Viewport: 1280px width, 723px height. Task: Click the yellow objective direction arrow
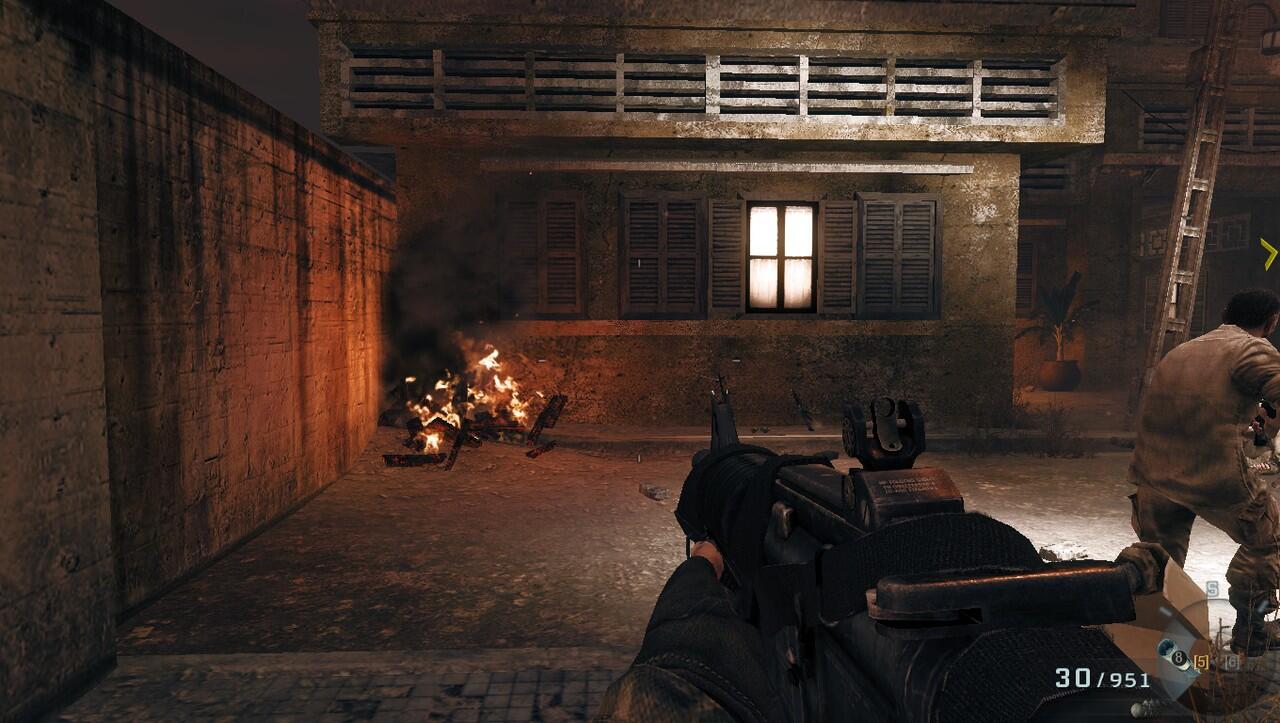(x=1269, y=253)
